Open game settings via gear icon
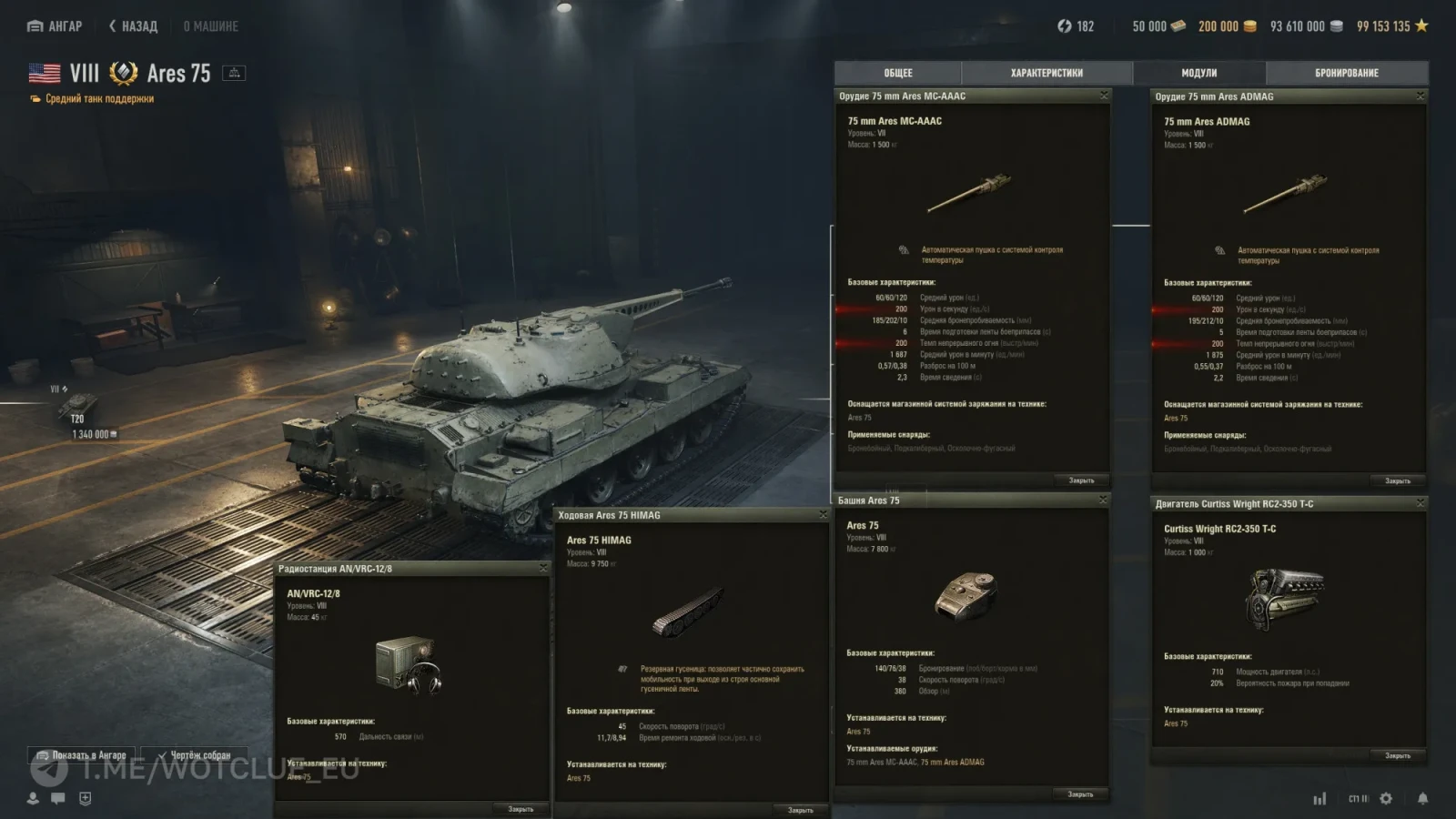 click(x=1386, y=798)
